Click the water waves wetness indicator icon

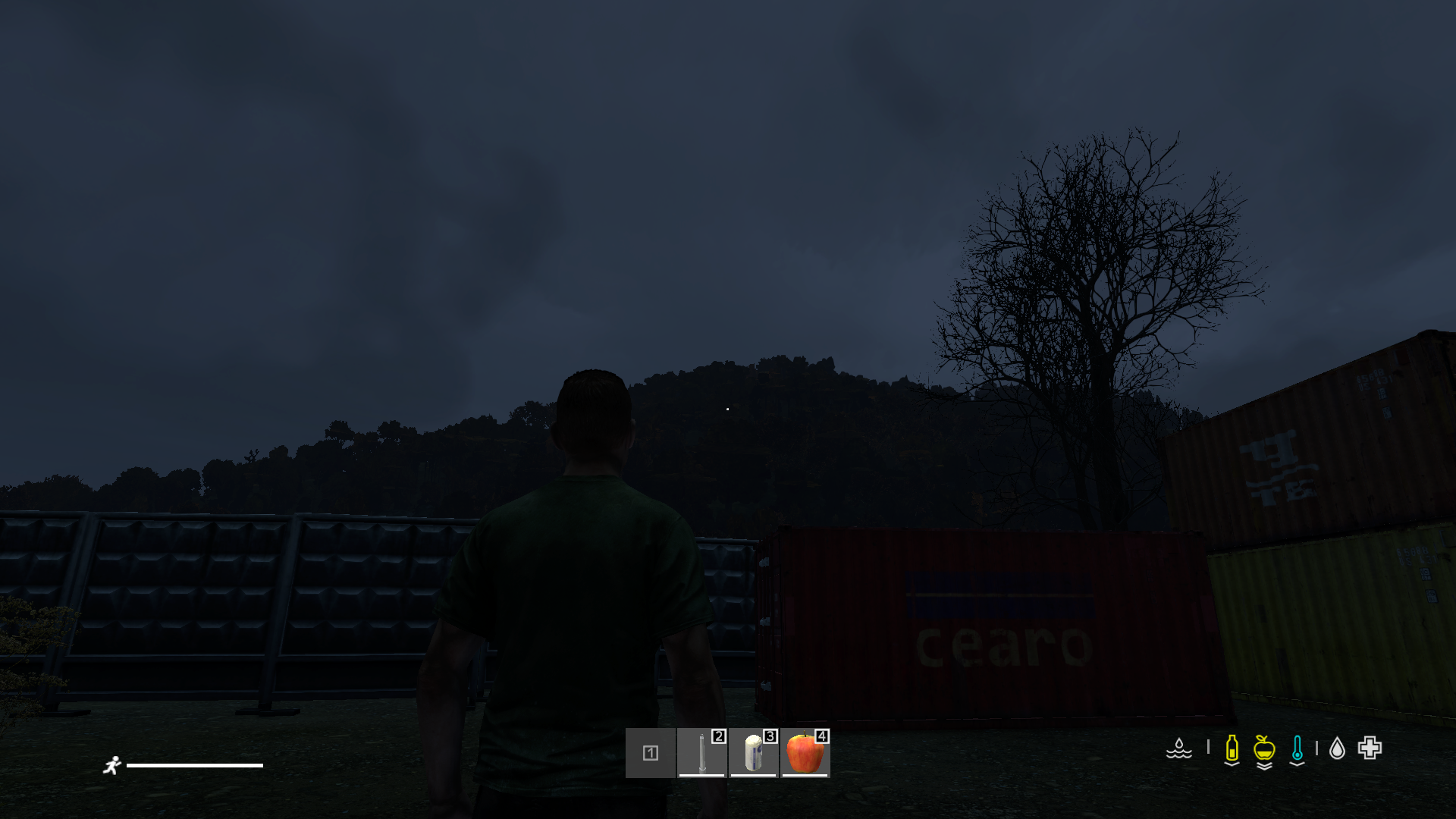pyautogui.click(x=1179, y=749)
